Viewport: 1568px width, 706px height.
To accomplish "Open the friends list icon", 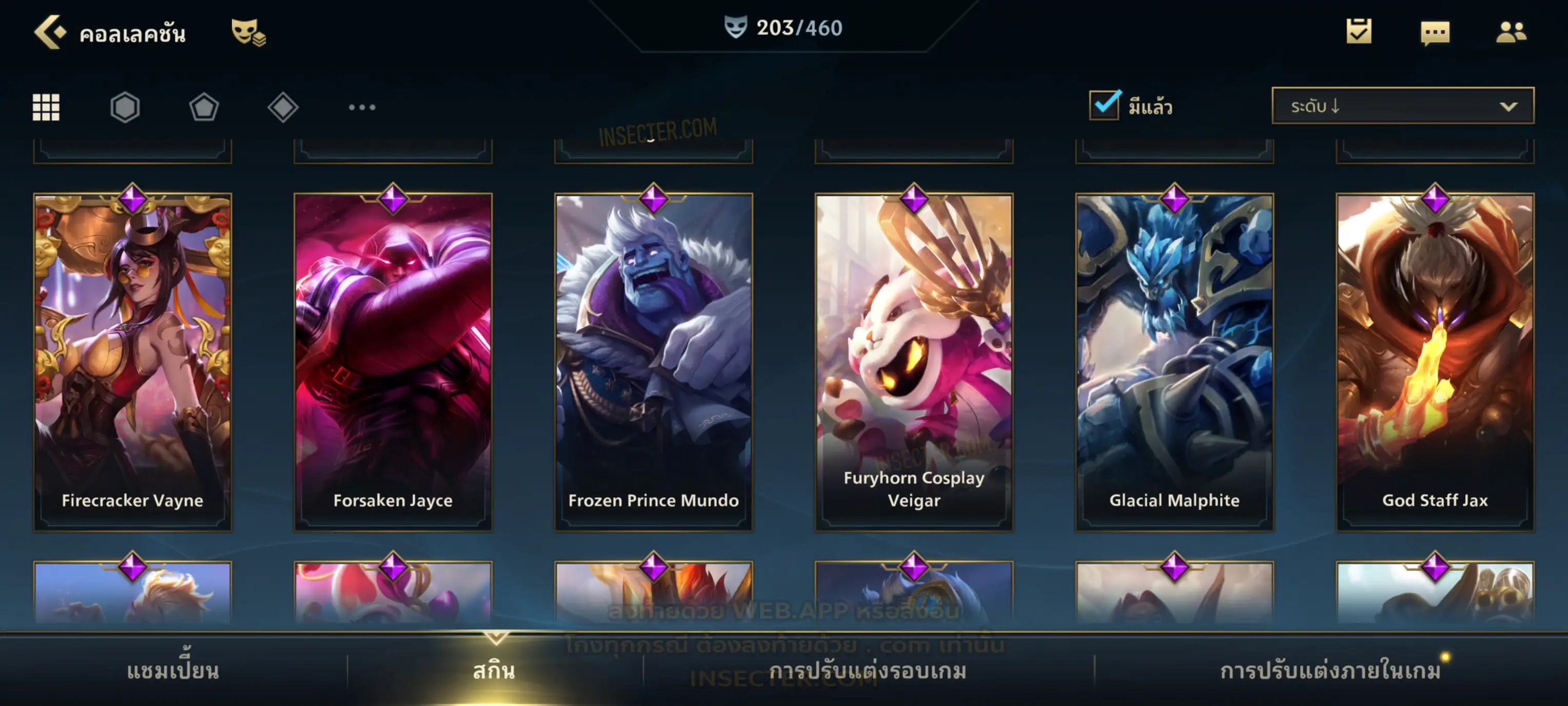I will 1511,32.
